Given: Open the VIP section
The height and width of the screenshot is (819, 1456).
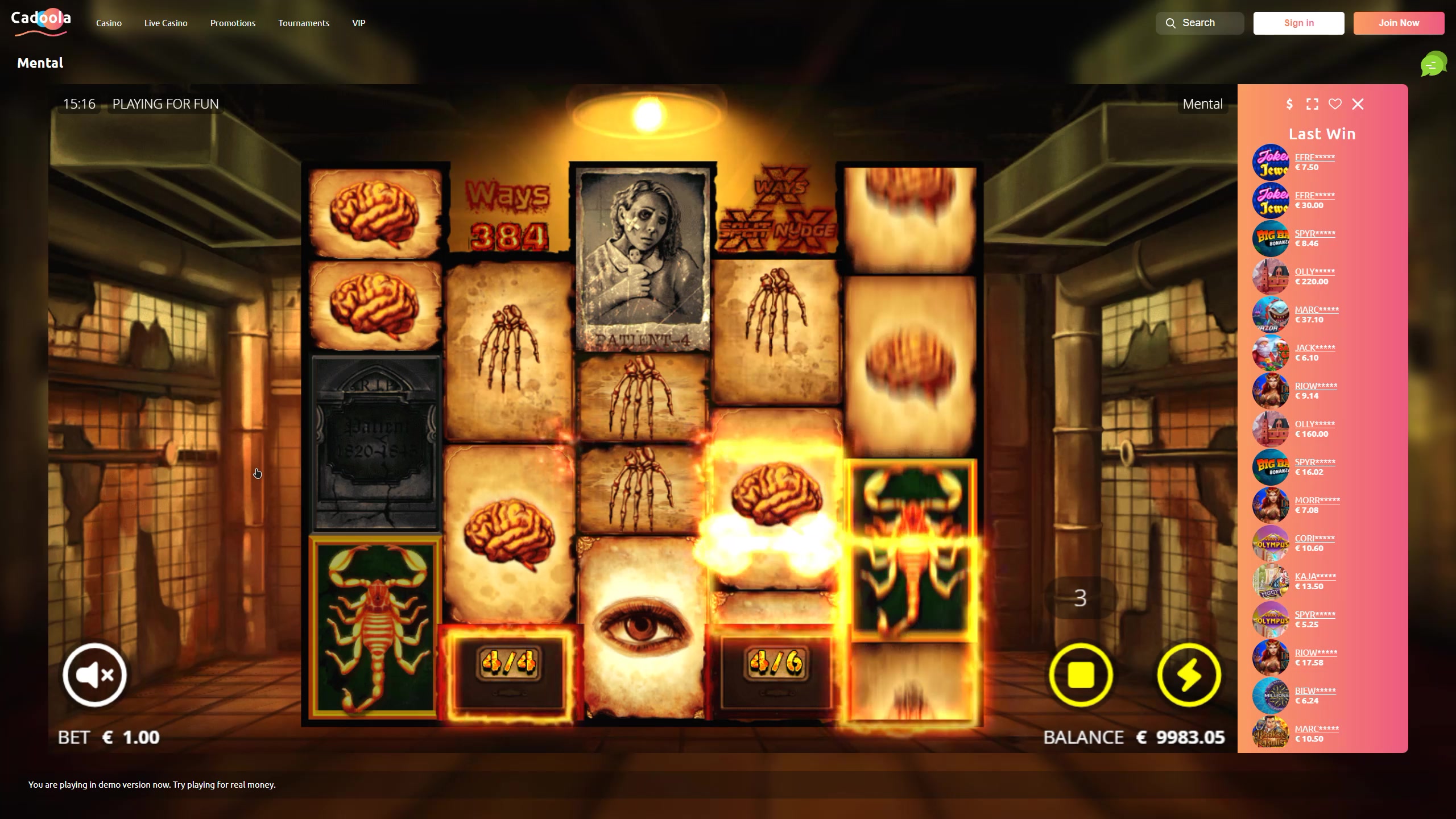Looking at the screenshot, I should (358, 23).
